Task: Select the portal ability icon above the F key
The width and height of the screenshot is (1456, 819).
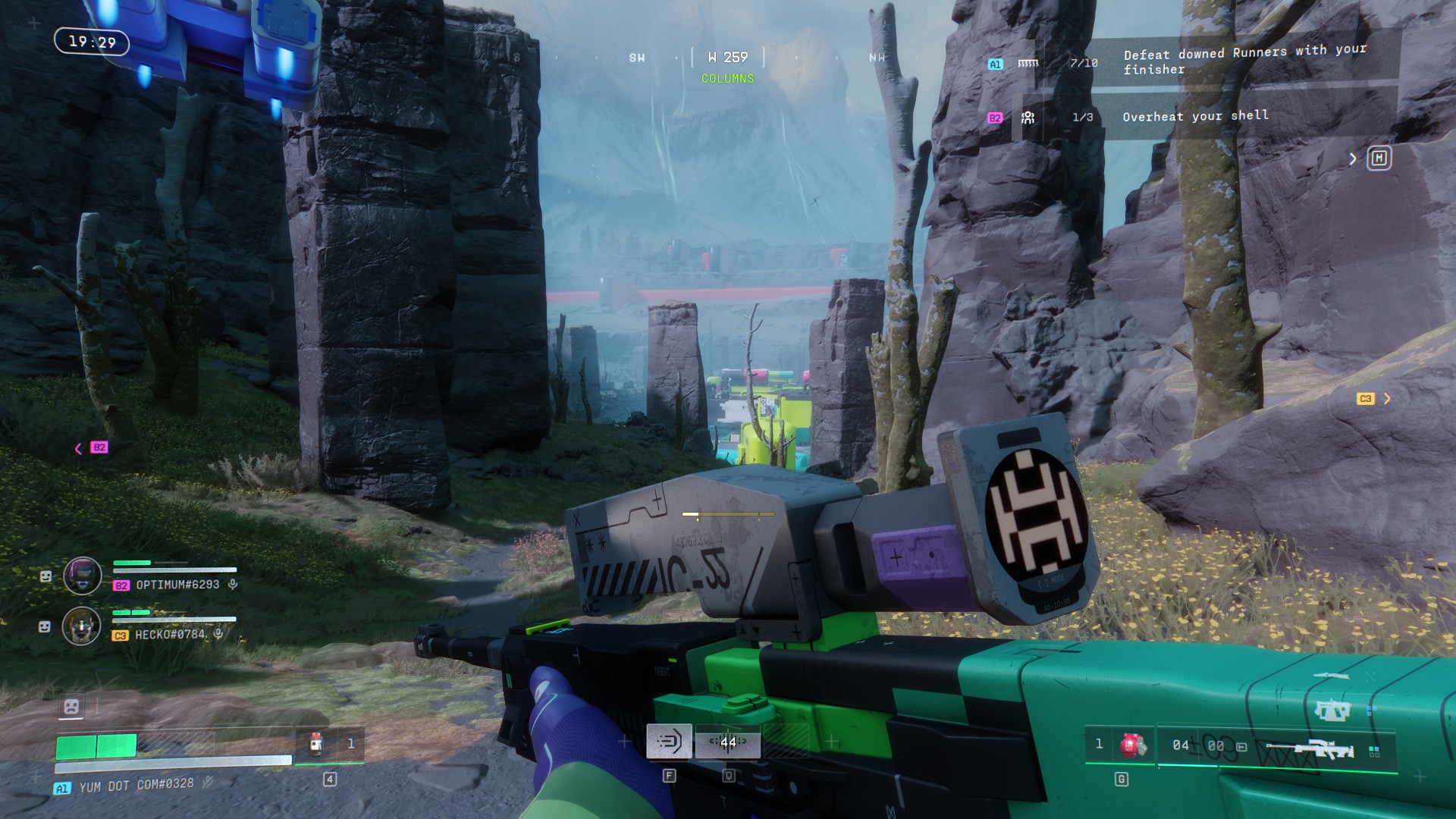Action: [668, 742]
